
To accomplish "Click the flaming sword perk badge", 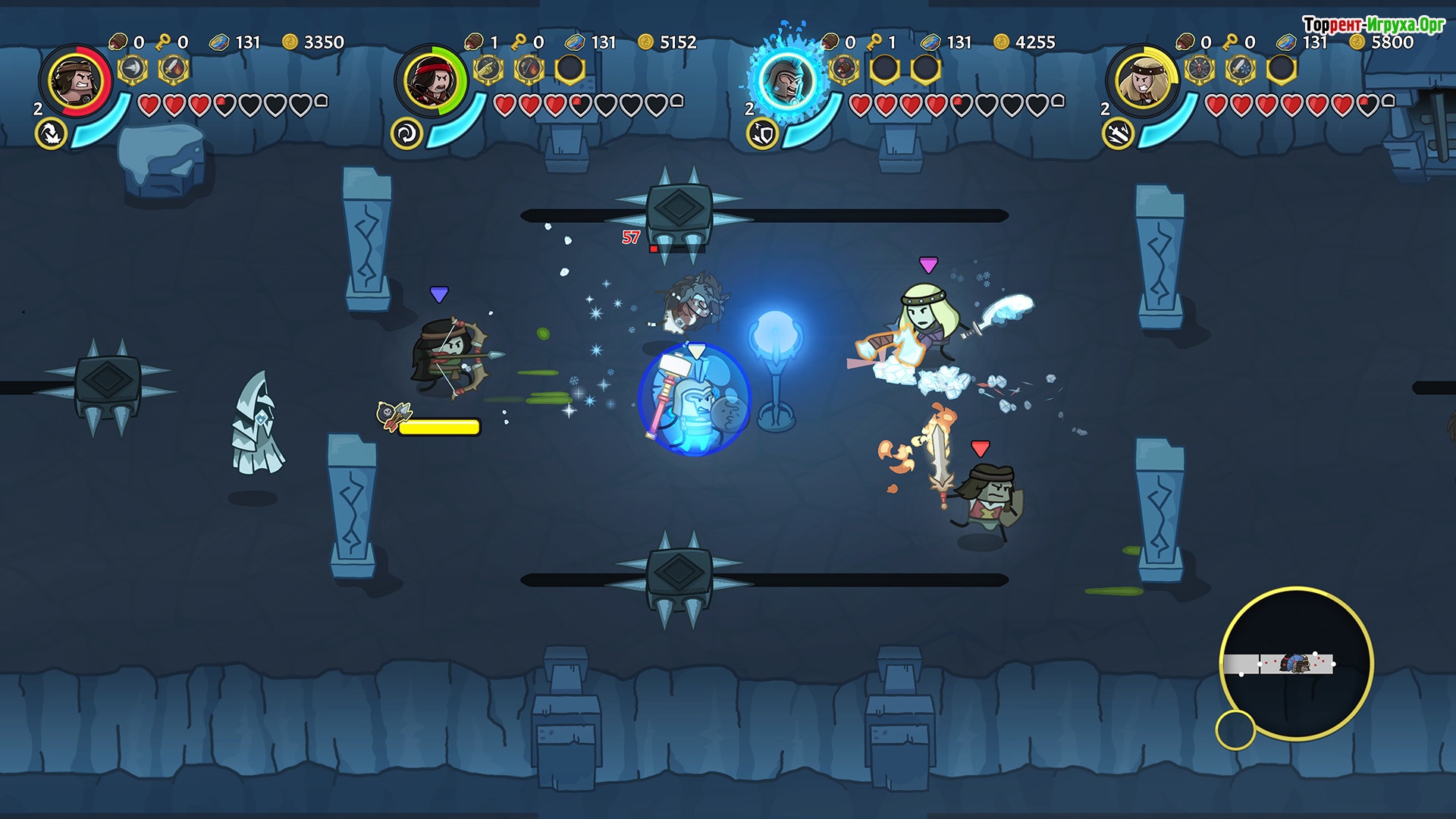I will tap(174, 70).
